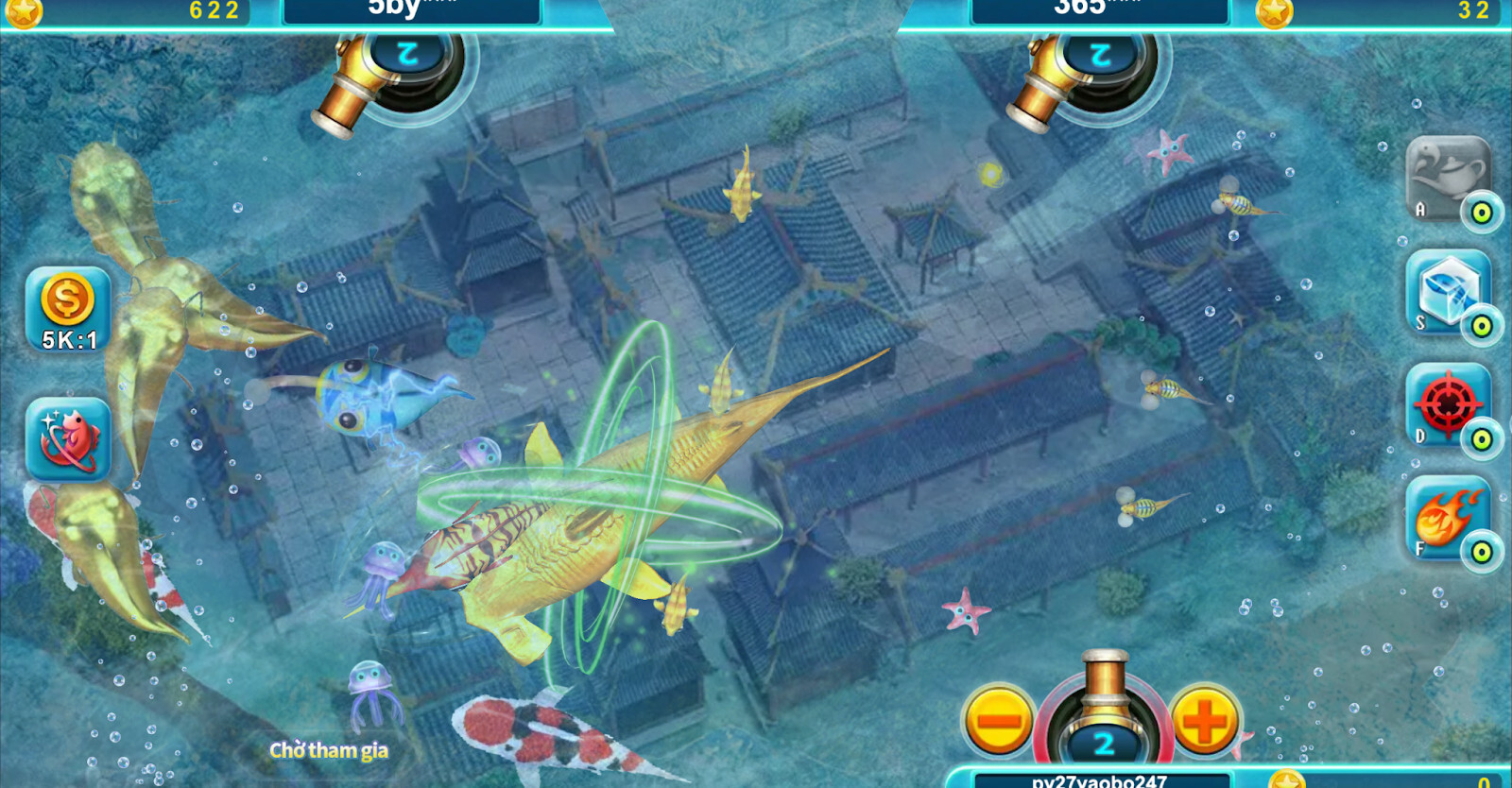This screenshot has width=1512, height=788.
Task: Click the "Chờ tham gia" waiting seat
Action: coord(329,750)
